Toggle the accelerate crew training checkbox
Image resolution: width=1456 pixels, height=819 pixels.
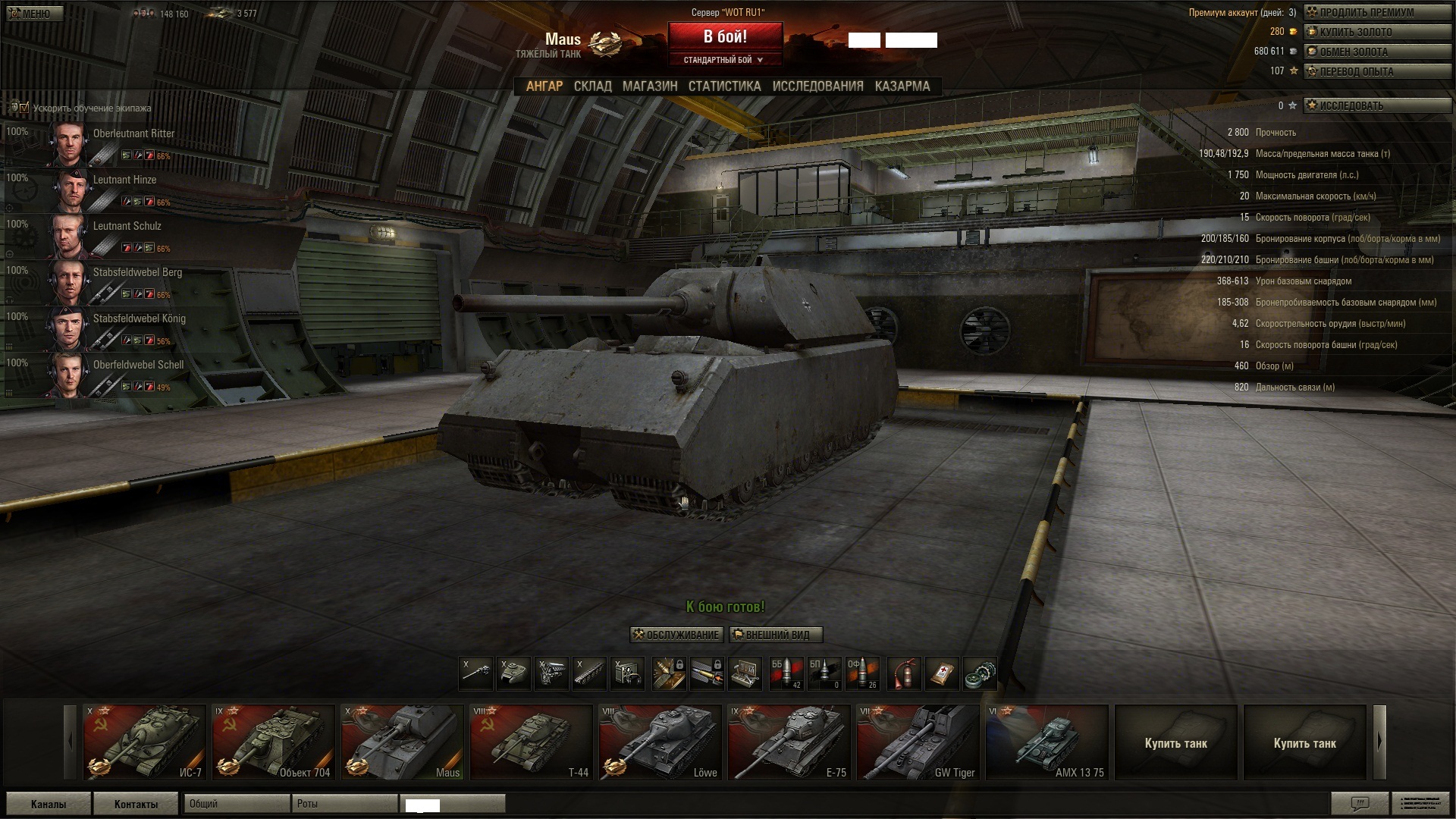(24, 108)
